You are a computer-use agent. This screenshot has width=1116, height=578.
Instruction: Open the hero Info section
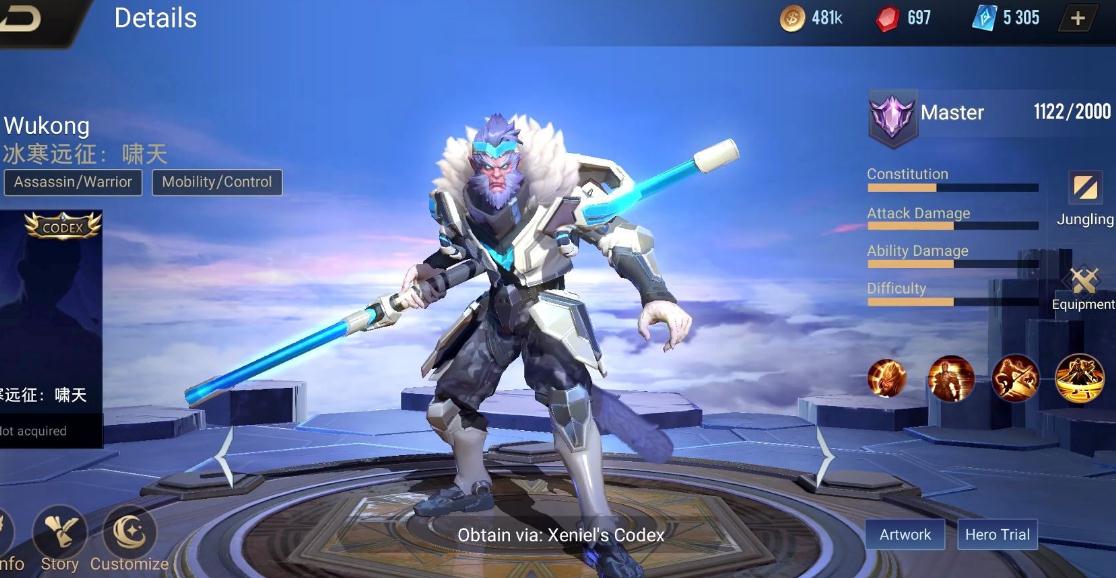click(x=8, y=540)
